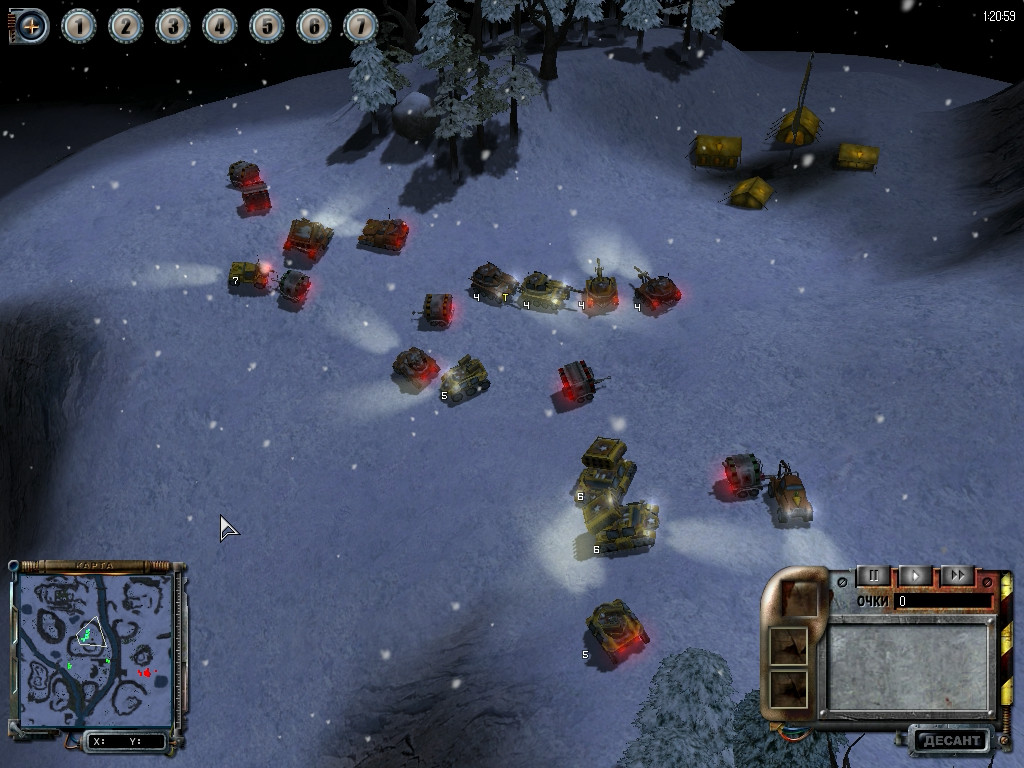
Task: Set game to normal play speed
Action: tap(915, 575)
